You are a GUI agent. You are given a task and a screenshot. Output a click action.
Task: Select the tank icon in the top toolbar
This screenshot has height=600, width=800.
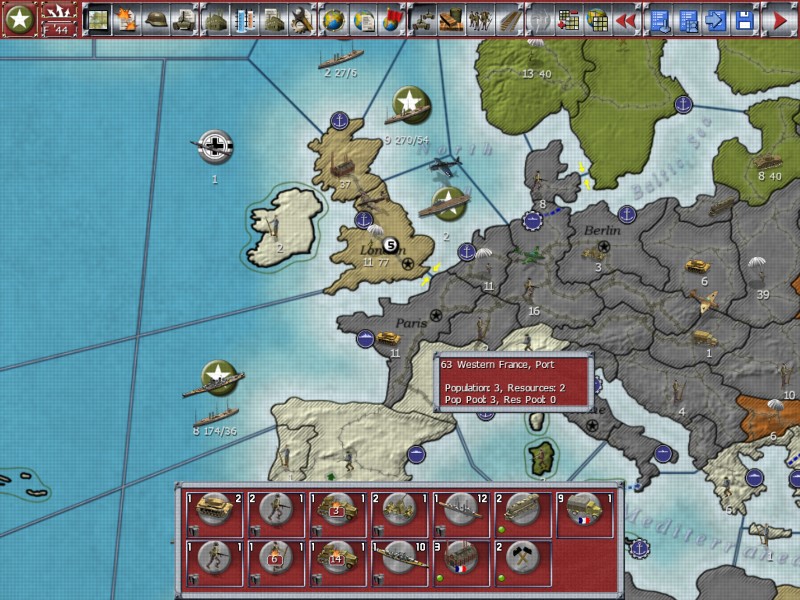click(x=184, y=18)
